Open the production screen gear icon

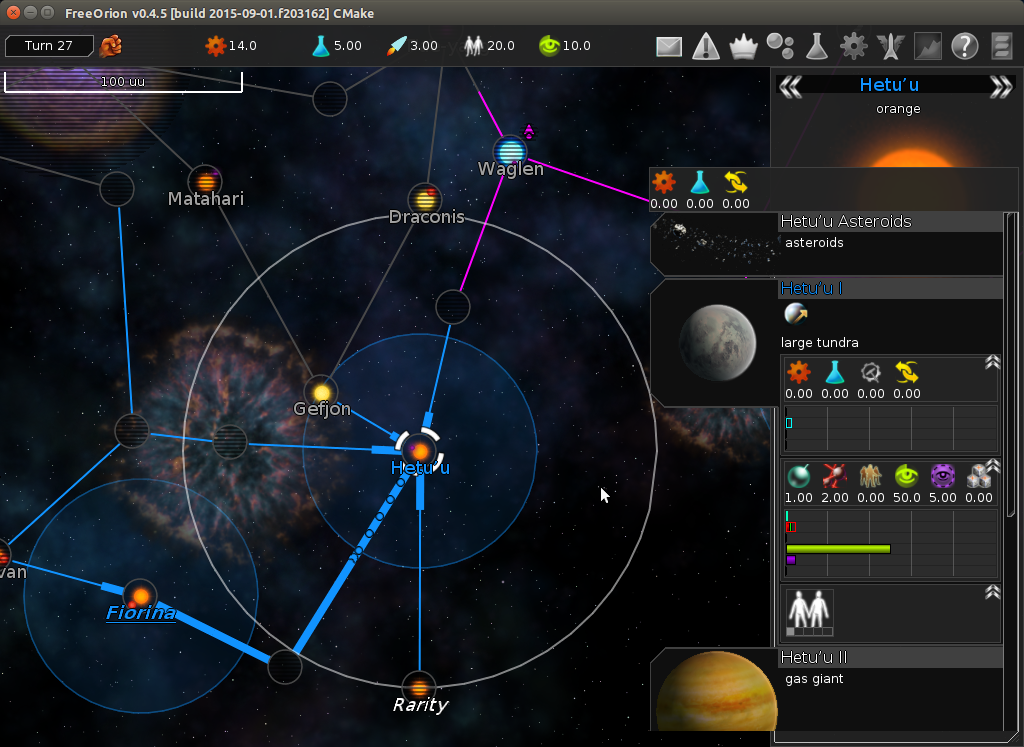pyautogui.click(x=853, y=46)
